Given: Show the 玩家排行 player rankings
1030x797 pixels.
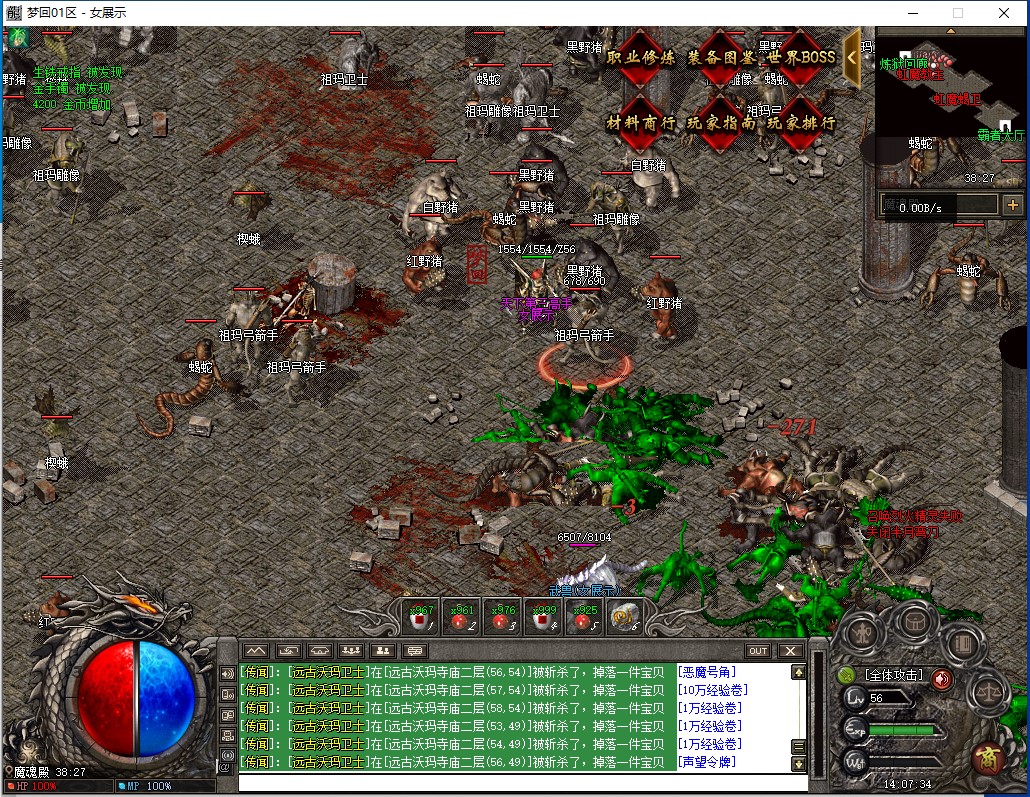Looking at the screenshot, I should (x=801, y=123).
